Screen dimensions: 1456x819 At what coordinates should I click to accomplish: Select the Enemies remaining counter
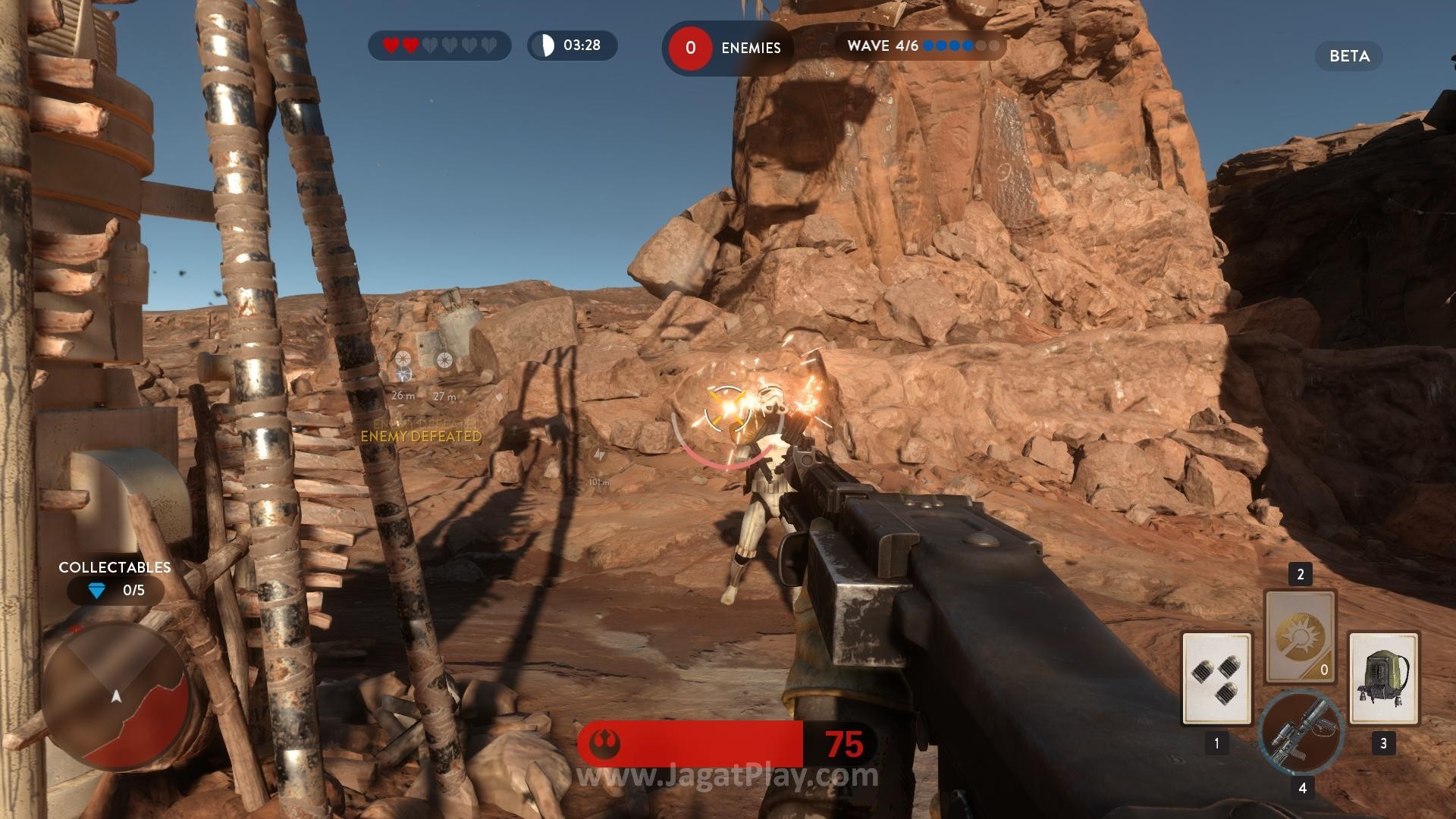coord(726,48)
